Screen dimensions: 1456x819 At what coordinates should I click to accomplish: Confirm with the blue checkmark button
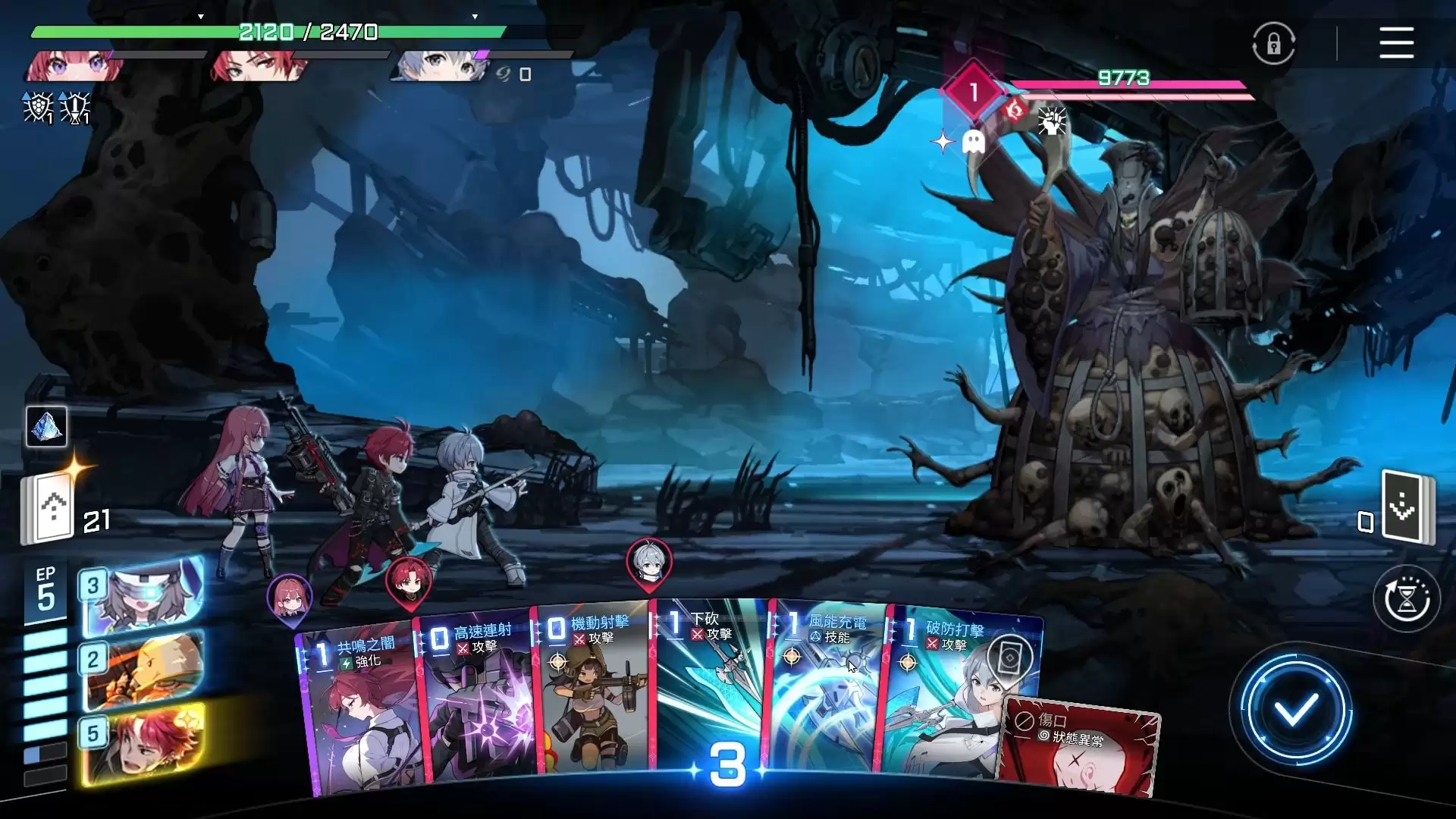[1295, 711]
